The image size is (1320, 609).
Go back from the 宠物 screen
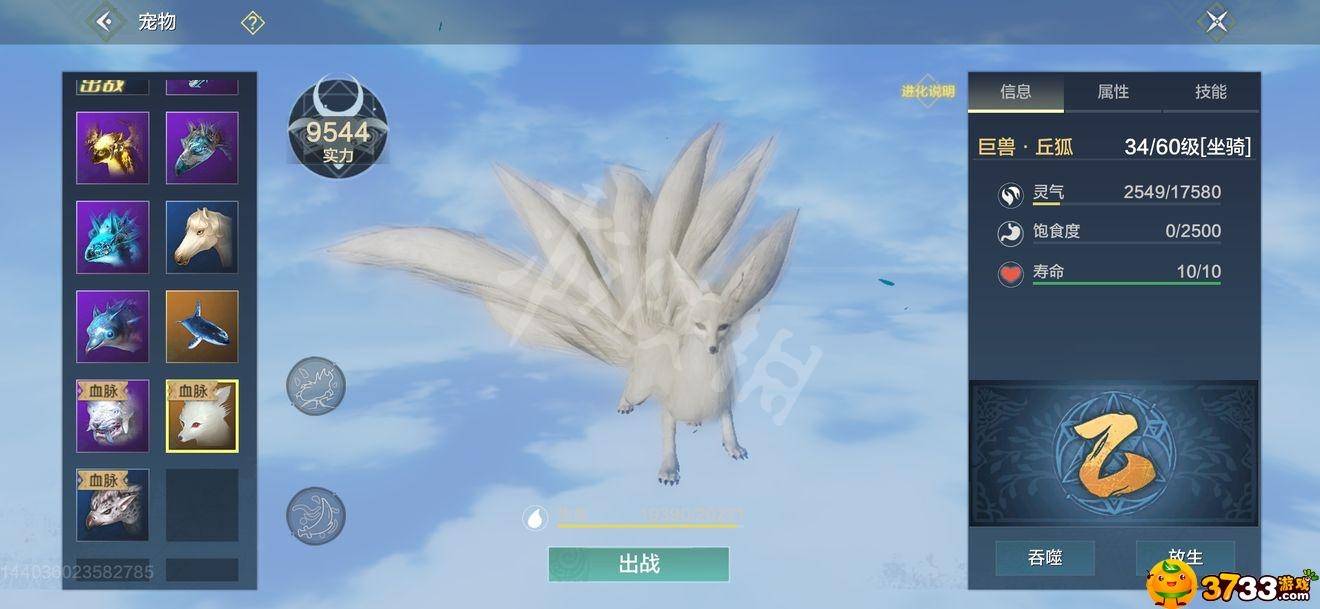pyautogui.click(x=104, y=20)
